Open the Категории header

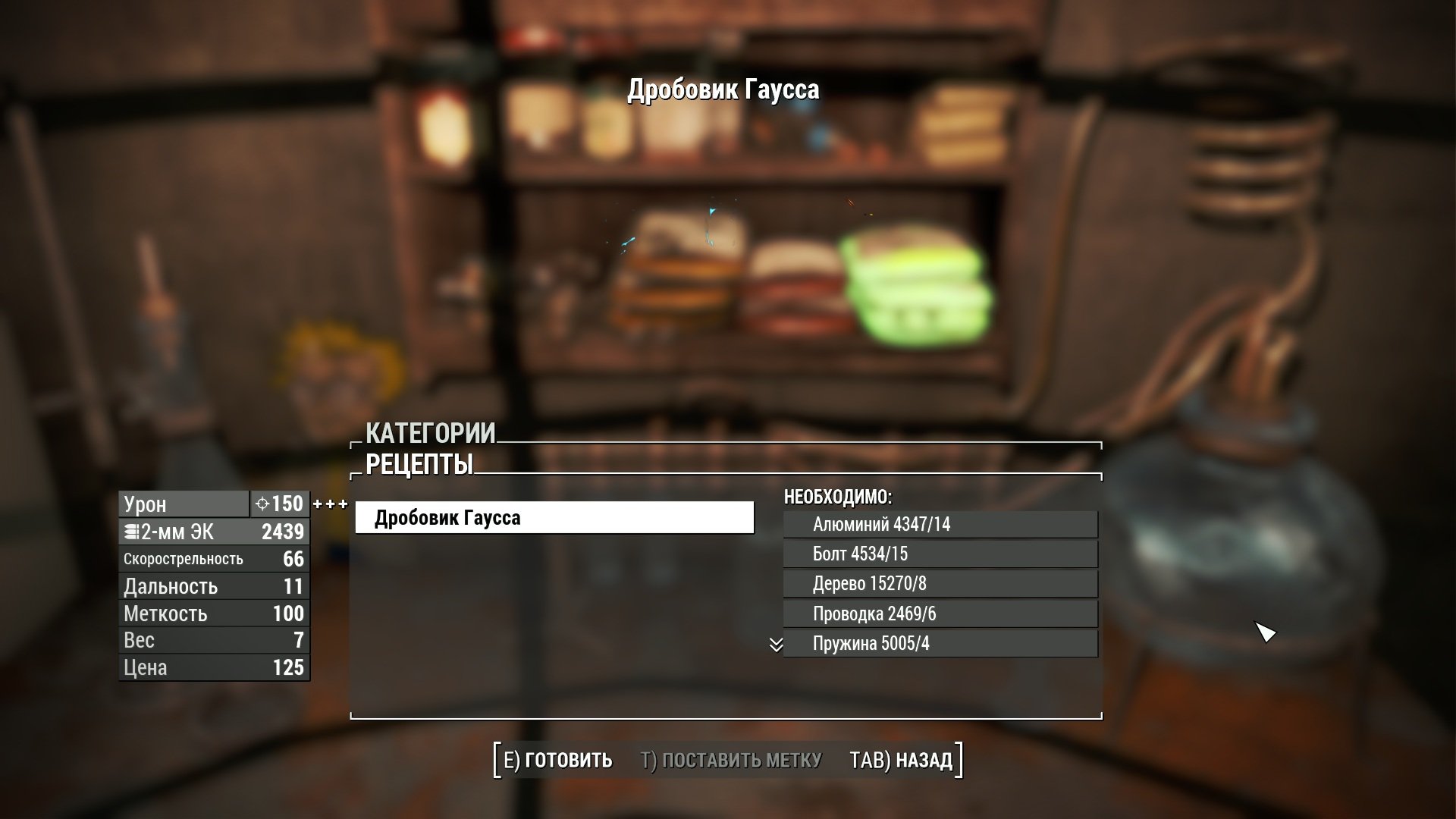430,433
